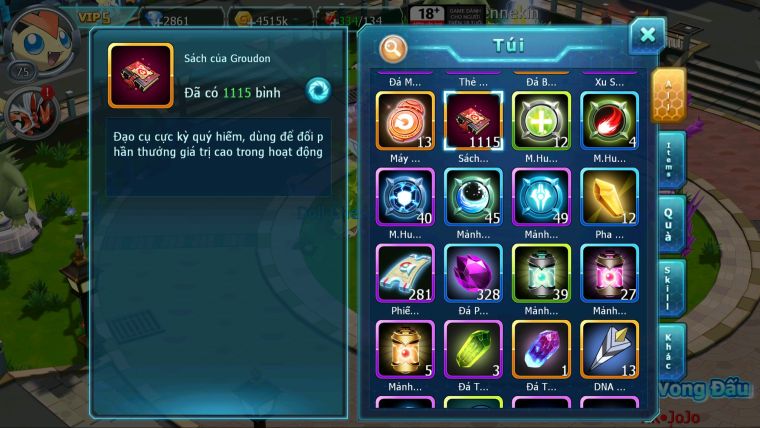Viewport: 760px width, 428px height.
Task: Switch to the Khác tab
Action: (x=670, y=351)
